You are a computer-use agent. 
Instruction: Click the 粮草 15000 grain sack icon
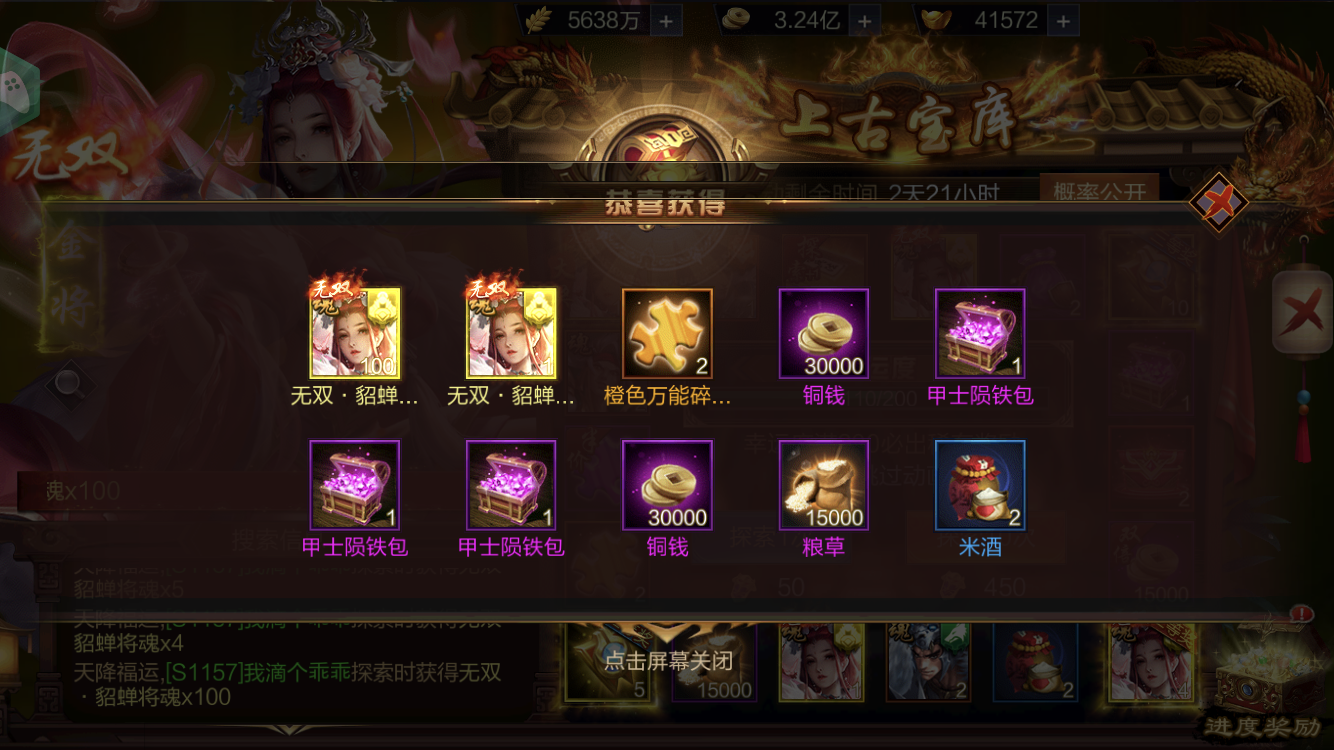pyautogui.click(x=823, y=486)
